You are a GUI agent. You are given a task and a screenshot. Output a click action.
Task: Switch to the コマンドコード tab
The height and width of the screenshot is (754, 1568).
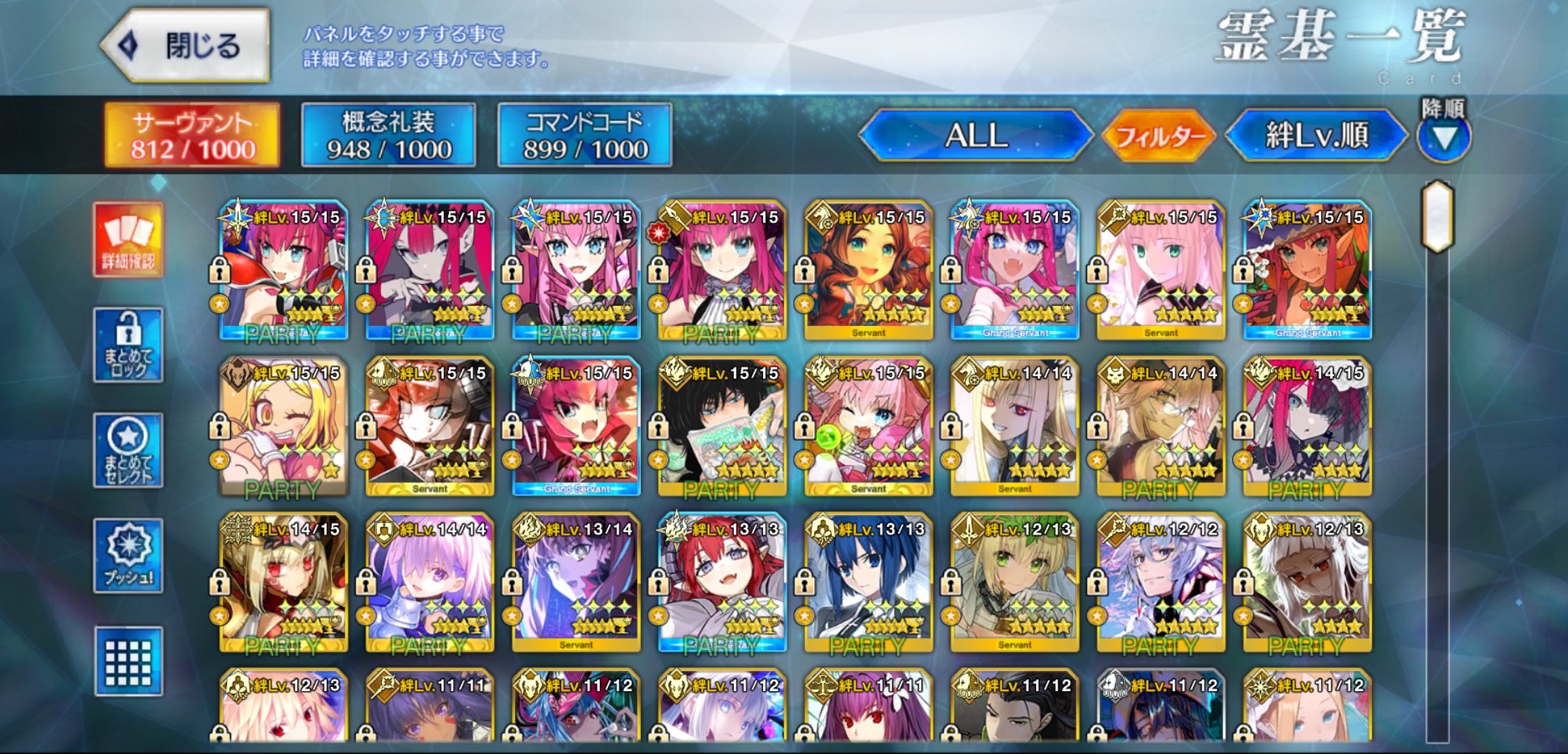point(585,135)
